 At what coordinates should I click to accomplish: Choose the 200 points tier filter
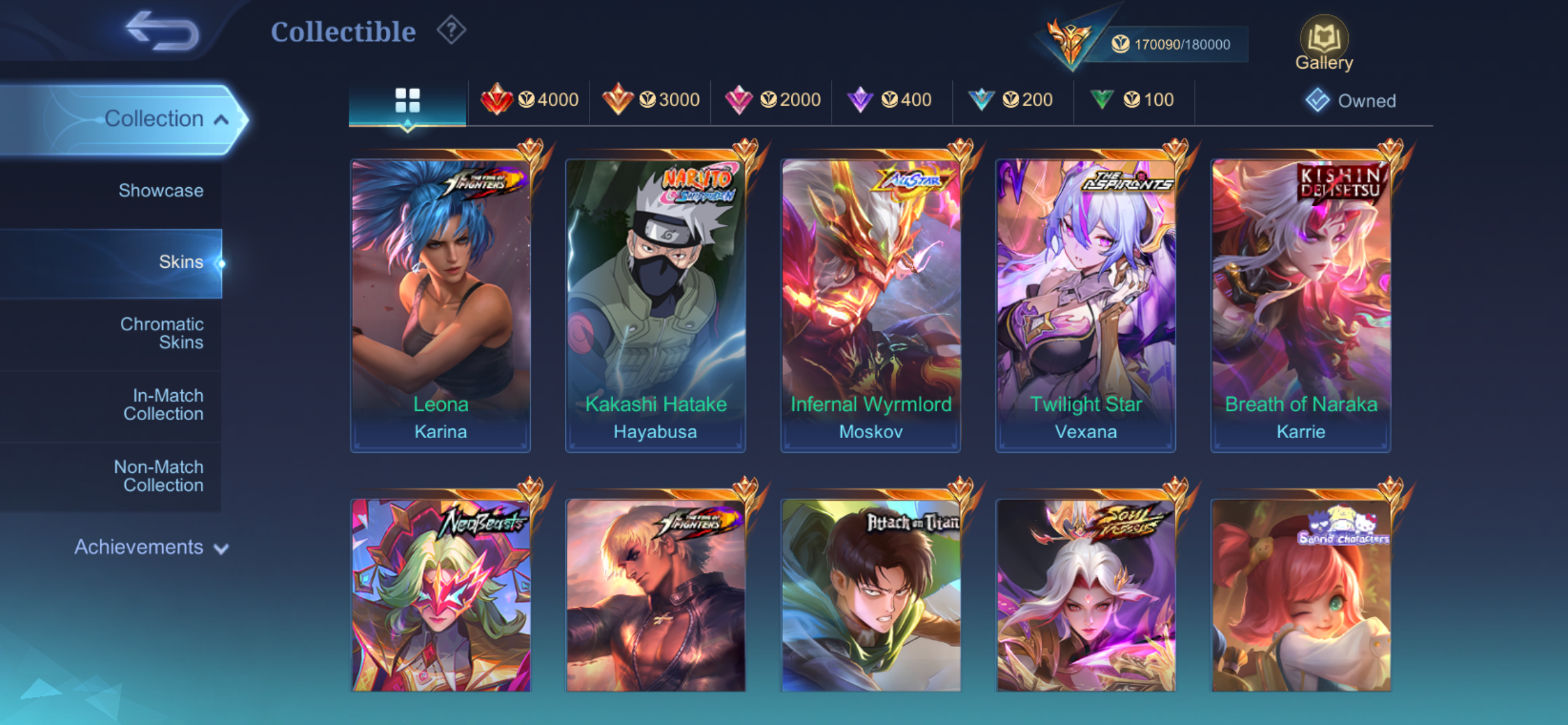[x=1013, y=100]
